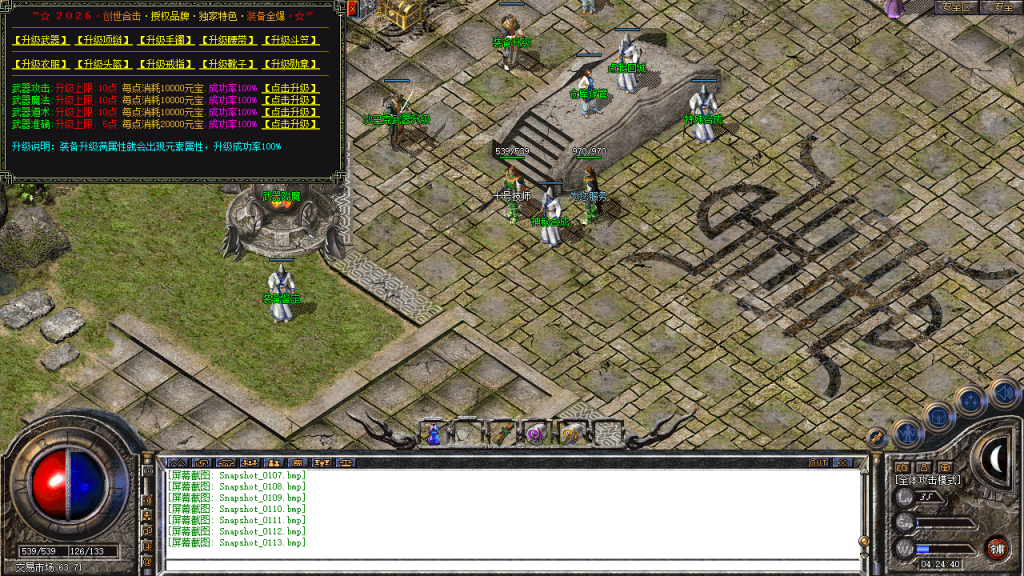Screen dimensions: 1024x576
Task: Select the 升级斗笠 link
Action: [x=291, y=41]
